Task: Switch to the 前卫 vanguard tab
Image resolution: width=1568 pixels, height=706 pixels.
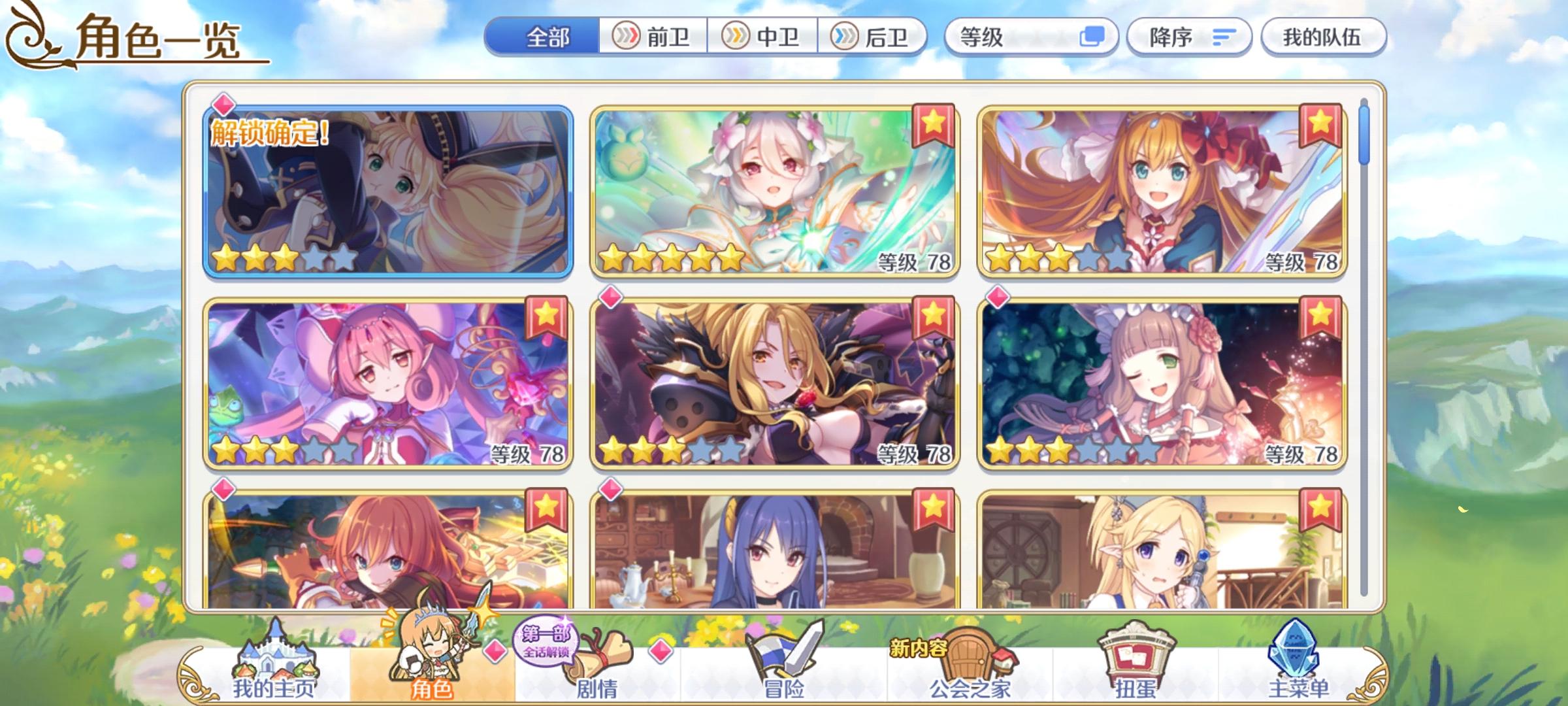Action: pos(653,37)
